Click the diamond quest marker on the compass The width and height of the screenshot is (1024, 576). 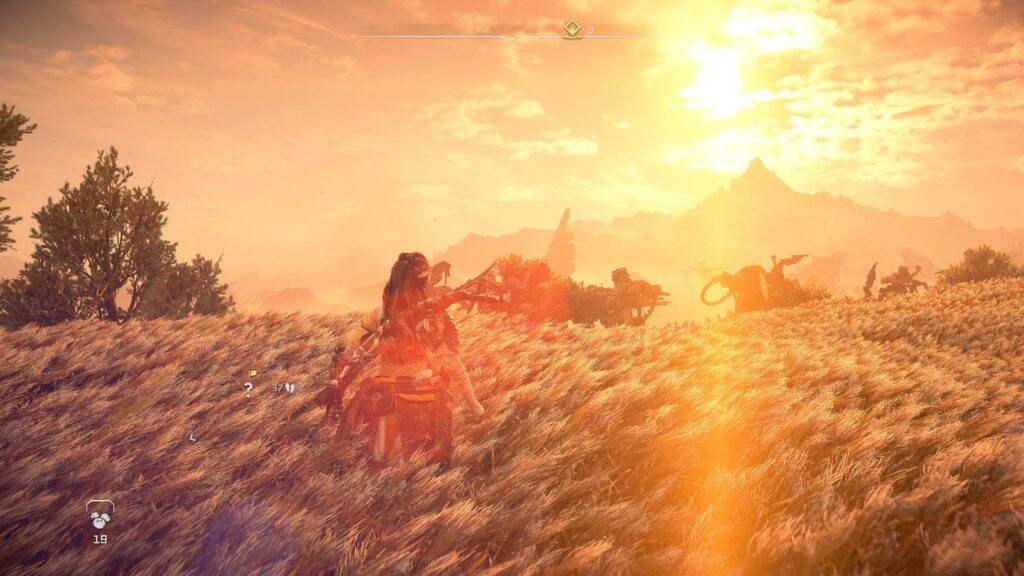point(572,29)
